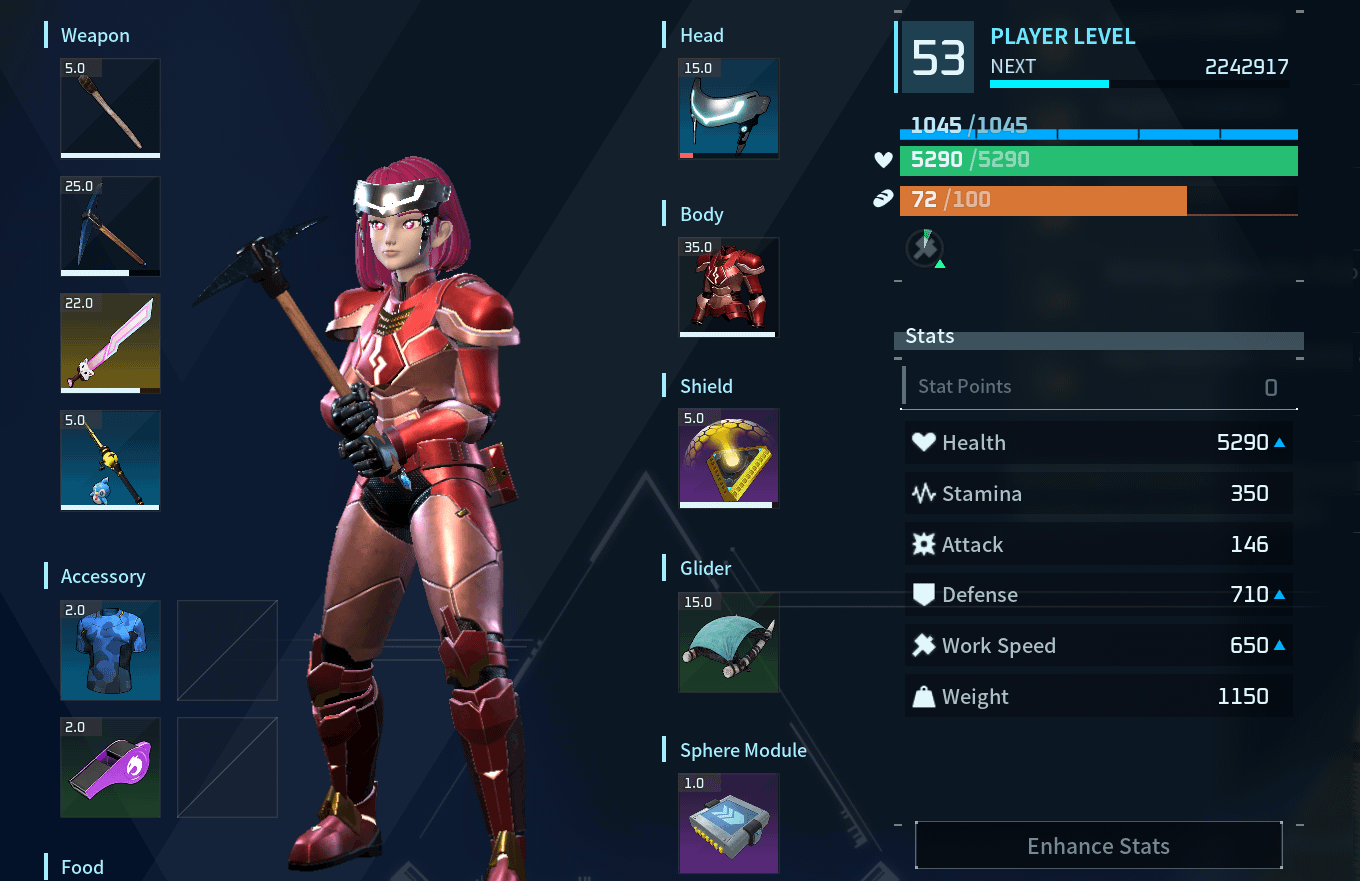Open the Head helmet equipment slot
The width and height of the screenshot is (1360, 881).
[x=729, y=108]
